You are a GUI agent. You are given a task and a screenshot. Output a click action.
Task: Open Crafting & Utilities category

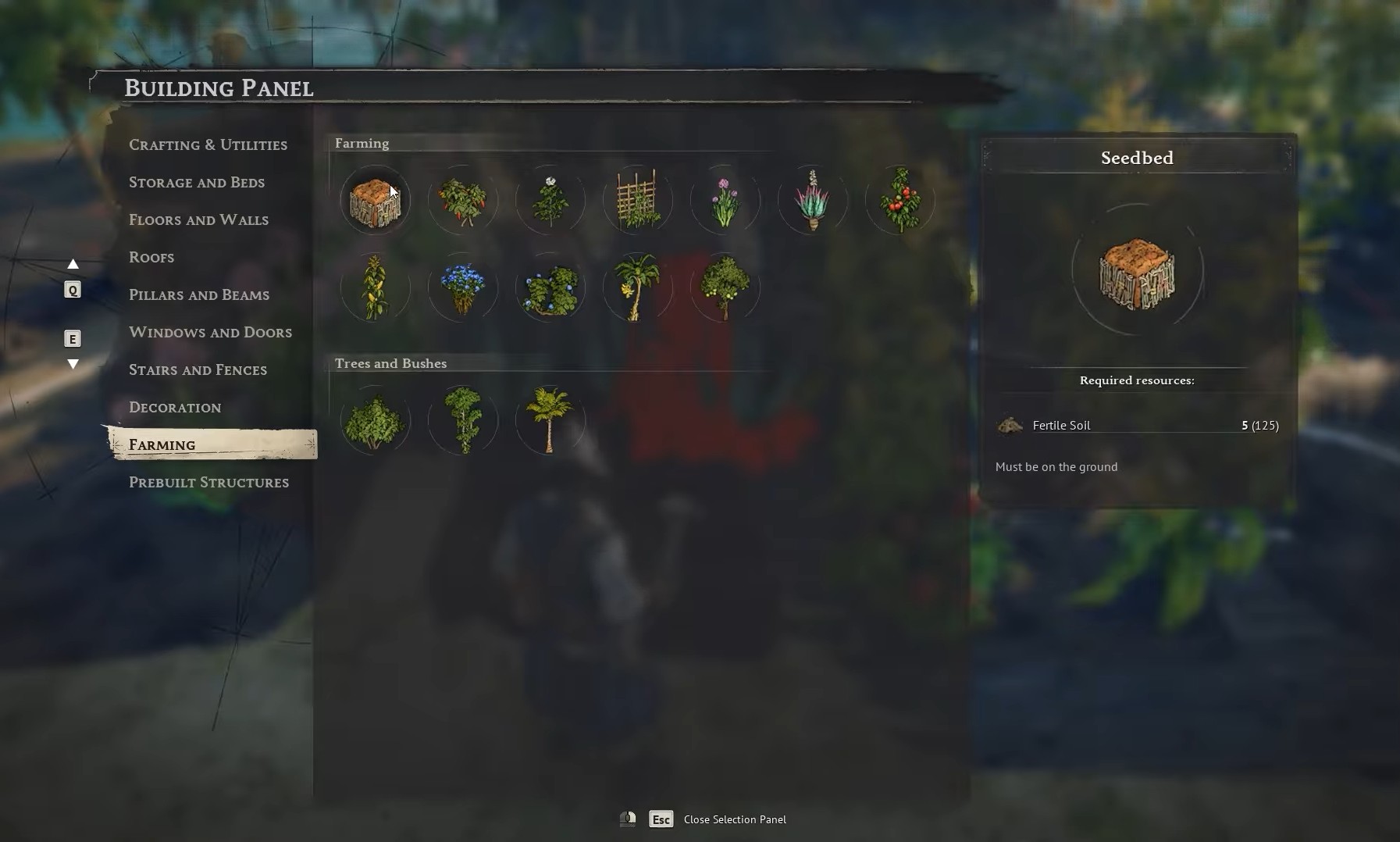(x=208, y=144)
